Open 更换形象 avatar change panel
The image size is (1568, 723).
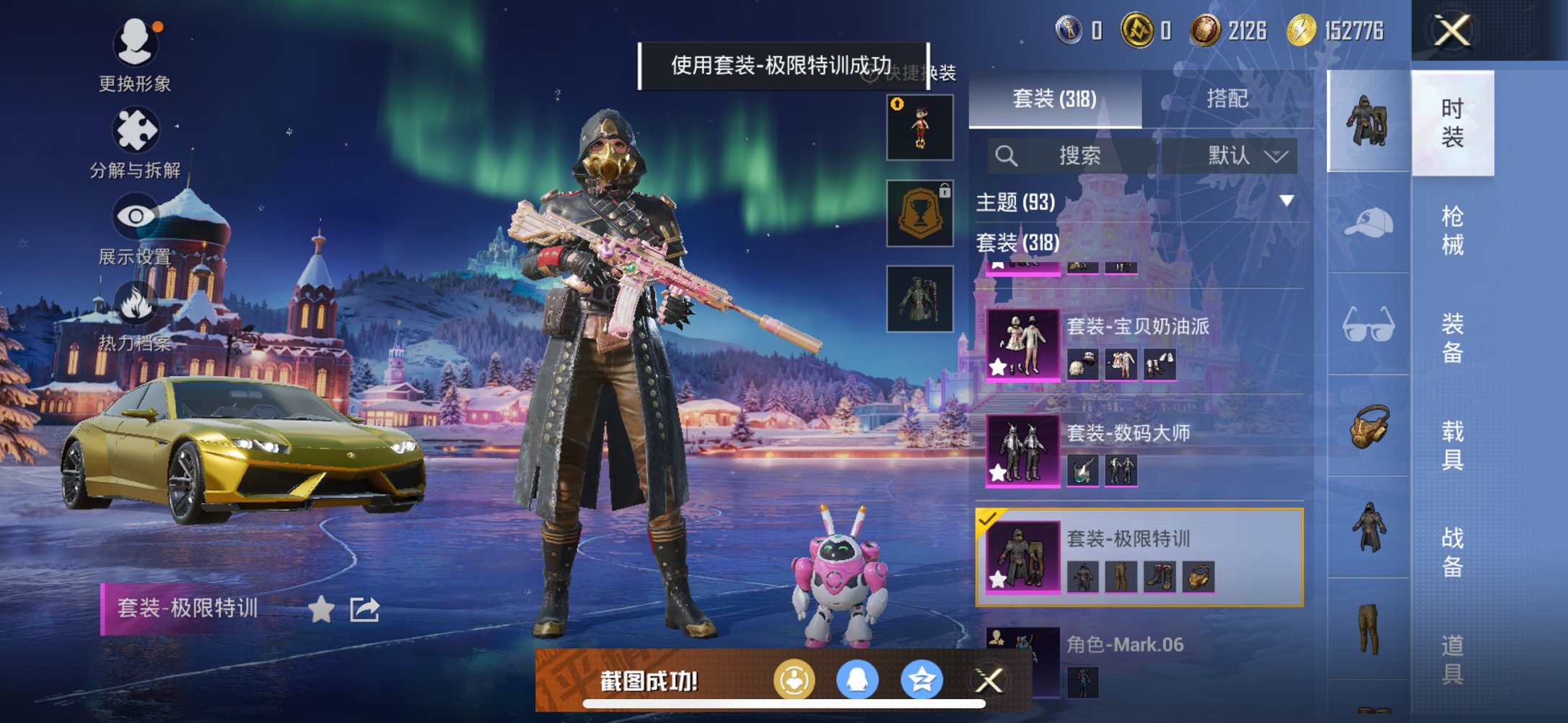coord(137,43)
